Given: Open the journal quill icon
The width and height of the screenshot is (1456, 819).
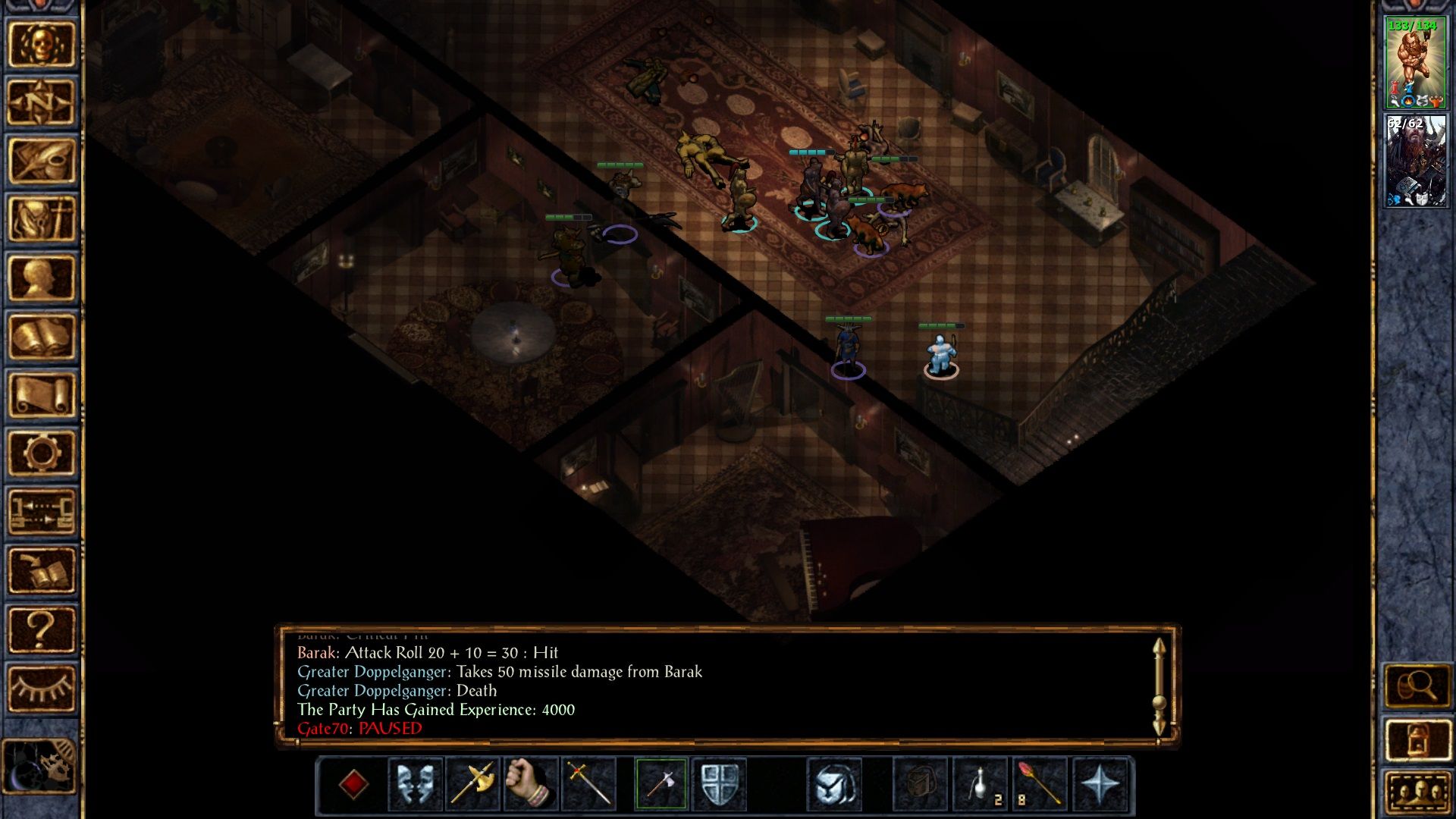Looking at the screenshot, I should point(42,160).
